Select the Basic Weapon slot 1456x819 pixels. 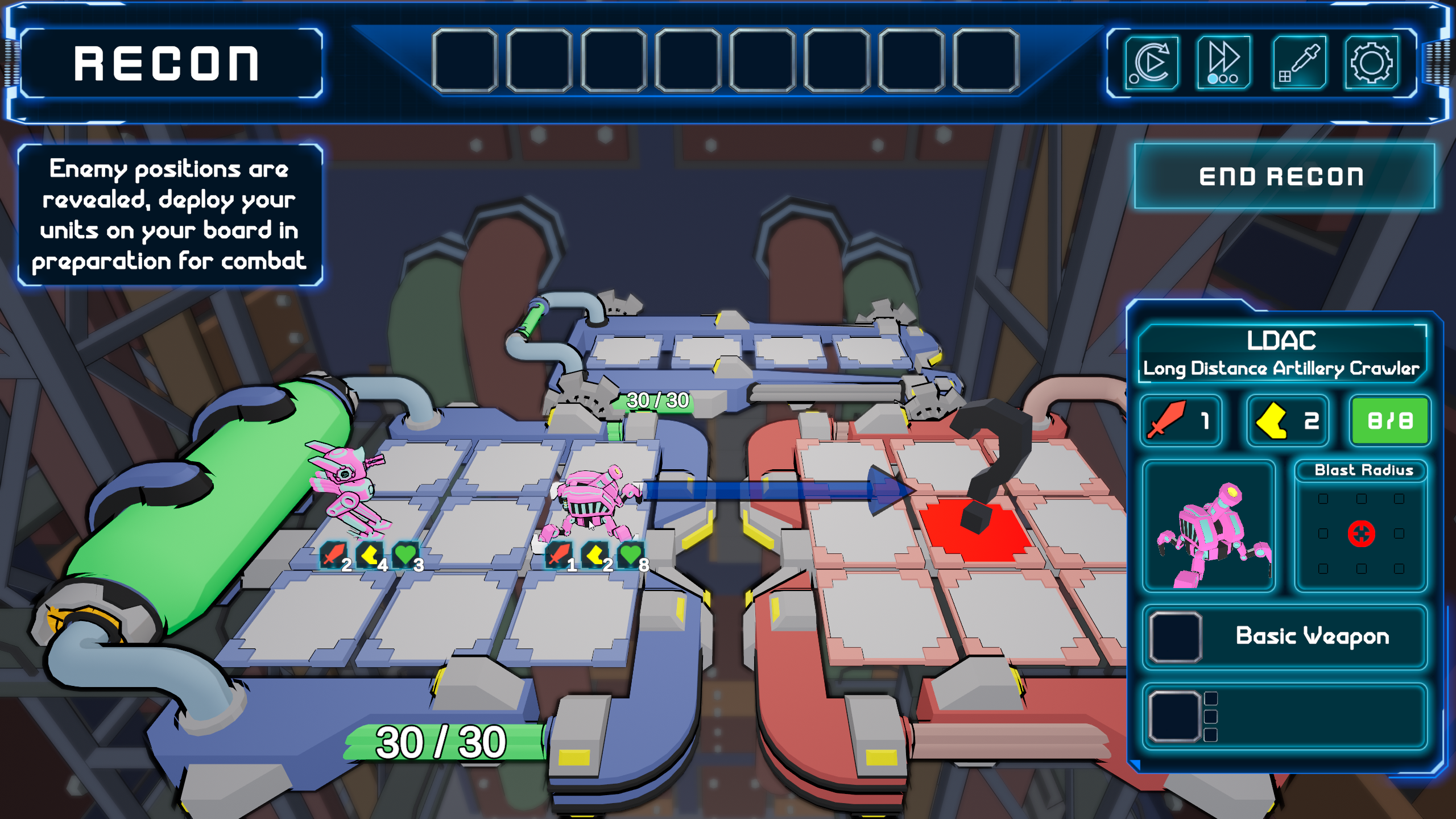coord(1284,636)
